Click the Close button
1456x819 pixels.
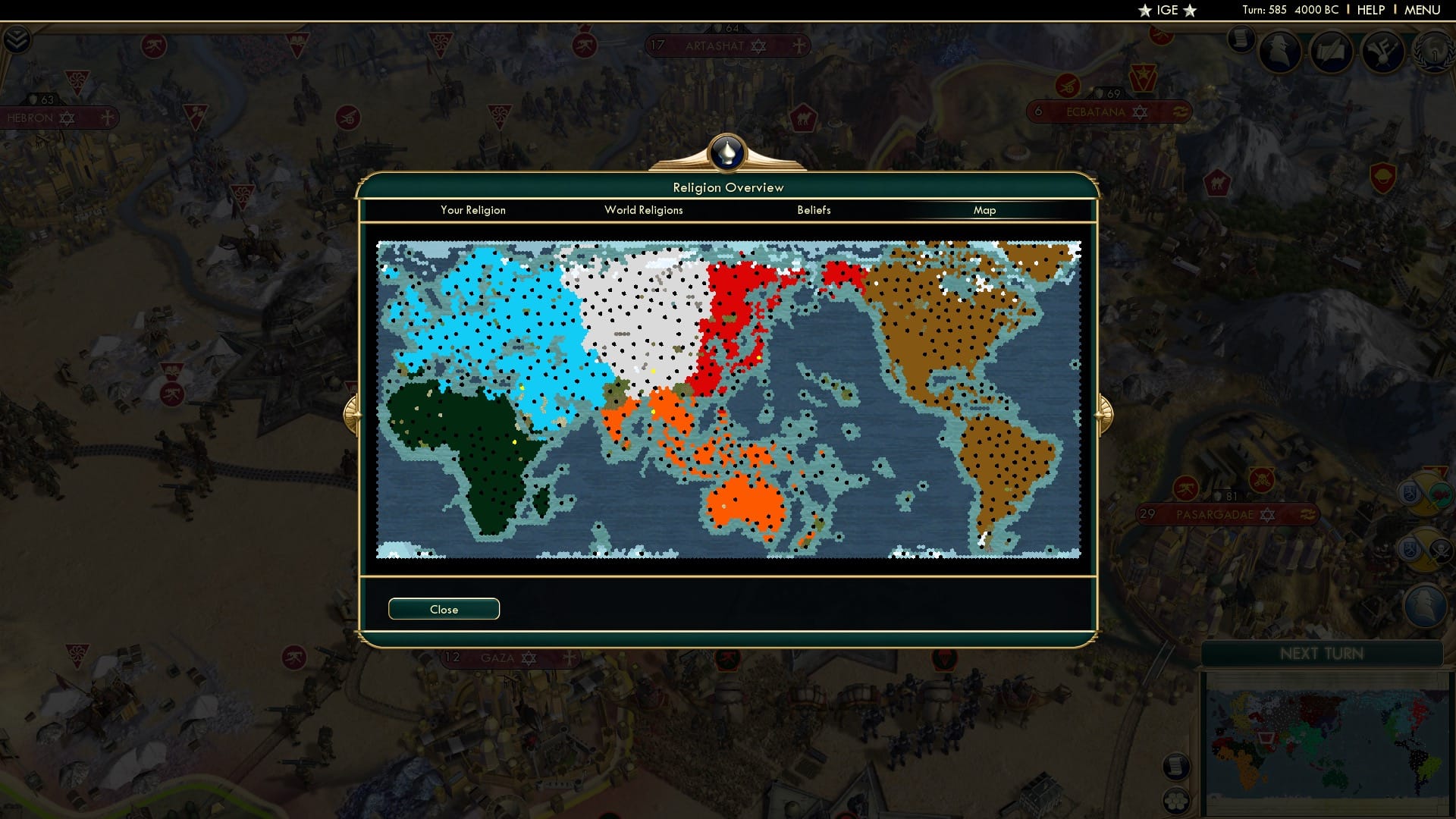click(444, 608)
